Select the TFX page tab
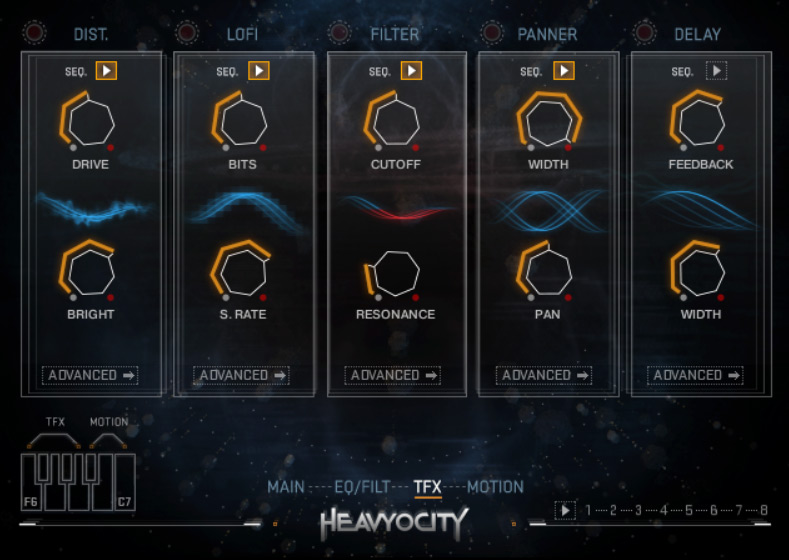 [x=427, y=487]
